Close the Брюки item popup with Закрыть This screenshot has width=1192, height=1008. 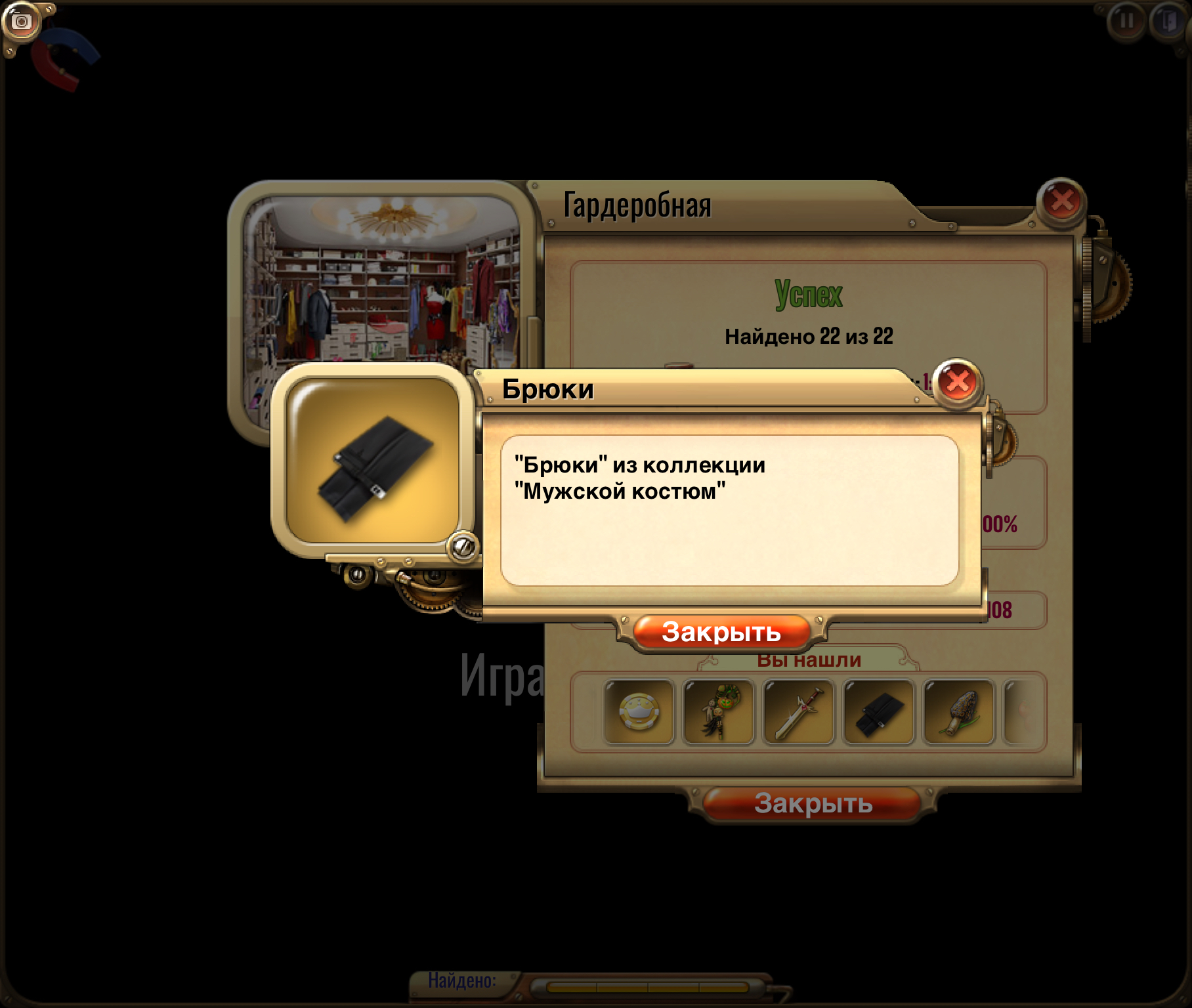721,632
